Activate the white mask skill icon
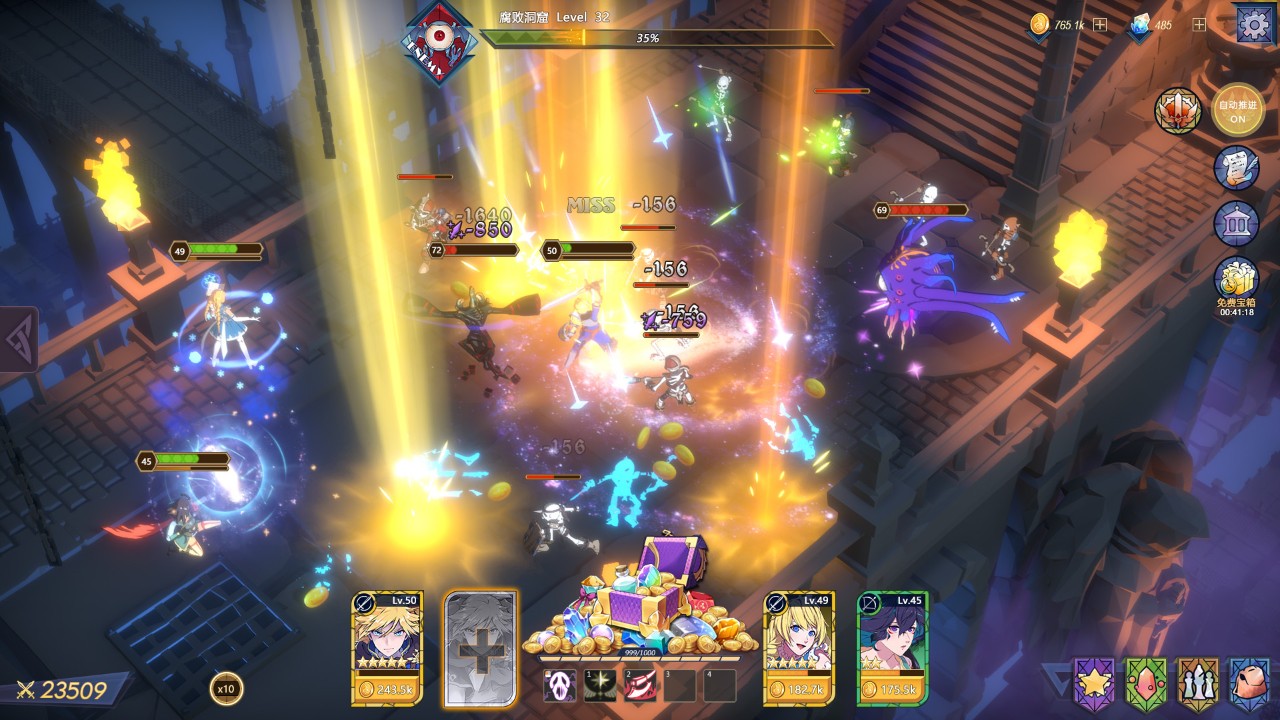The image size is (1280, 720). click(x=559, y=685)
